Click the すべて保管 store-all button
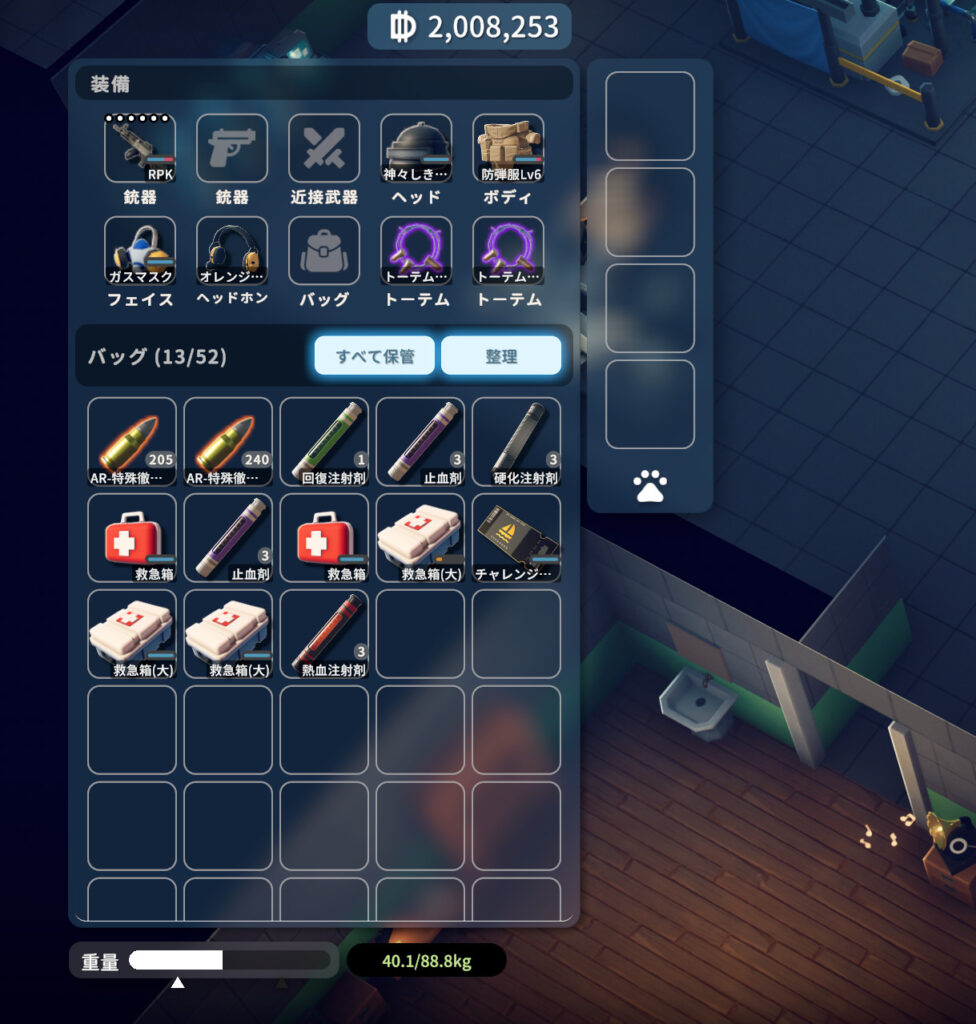Screen dimensions: 976x1024 pyautogui.click(x=375, y=356)
